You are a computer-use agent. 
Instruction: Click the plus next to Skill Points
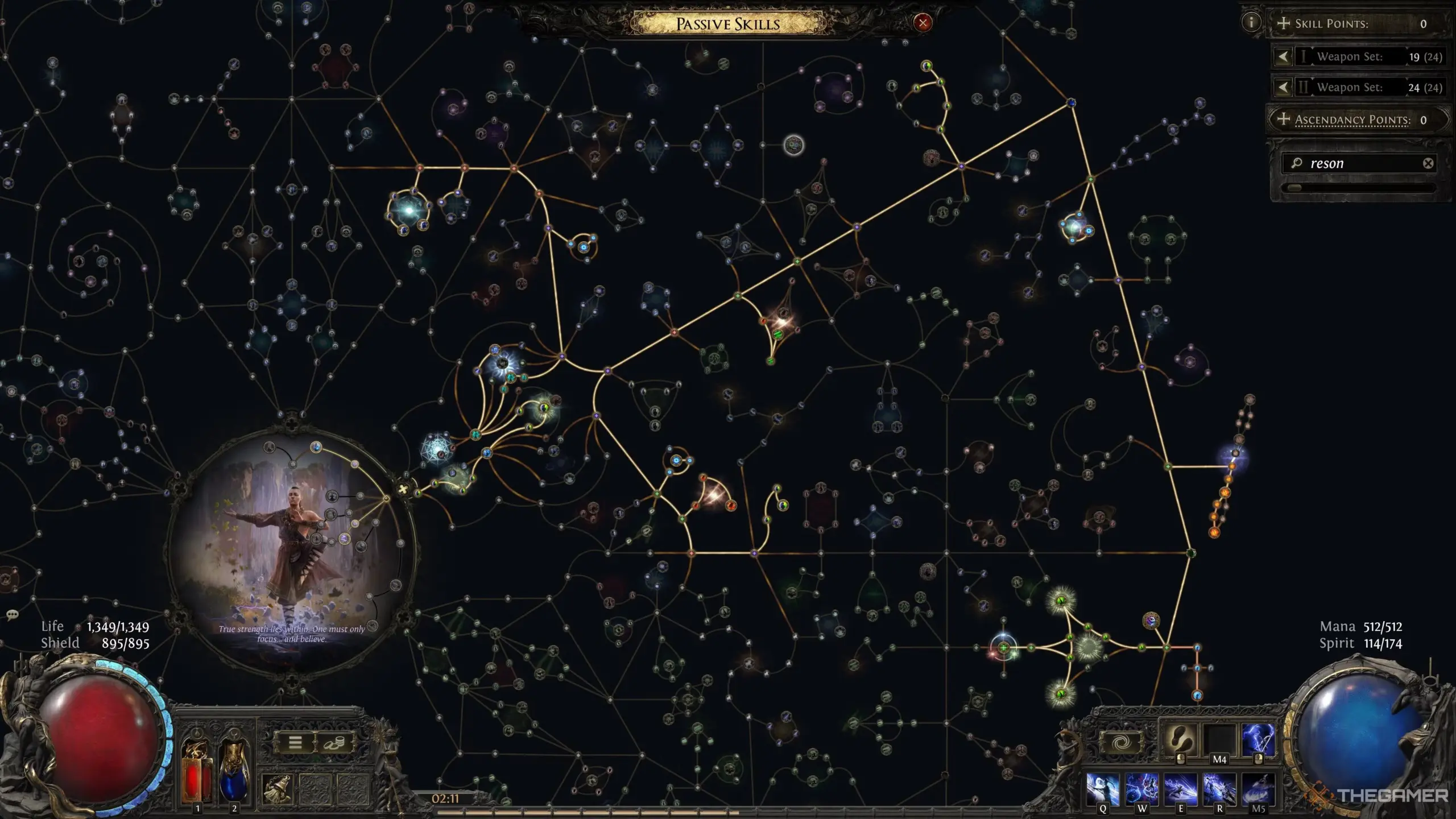pyautogui.click(x=1284, y=24)
